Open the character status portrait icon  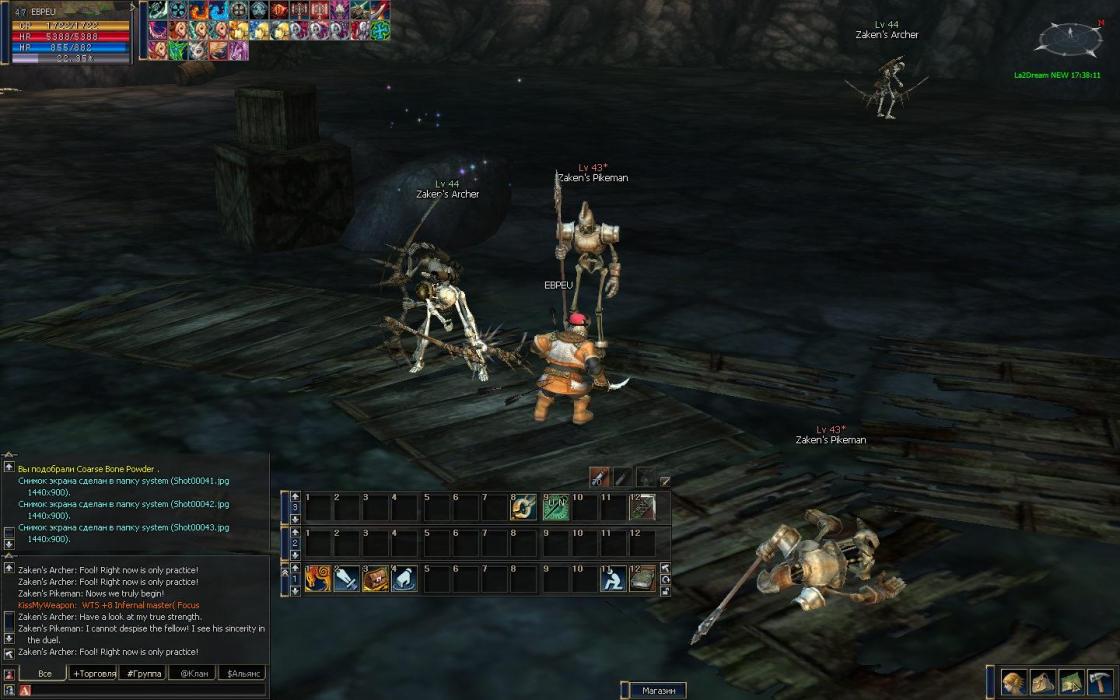[1014, 682]
